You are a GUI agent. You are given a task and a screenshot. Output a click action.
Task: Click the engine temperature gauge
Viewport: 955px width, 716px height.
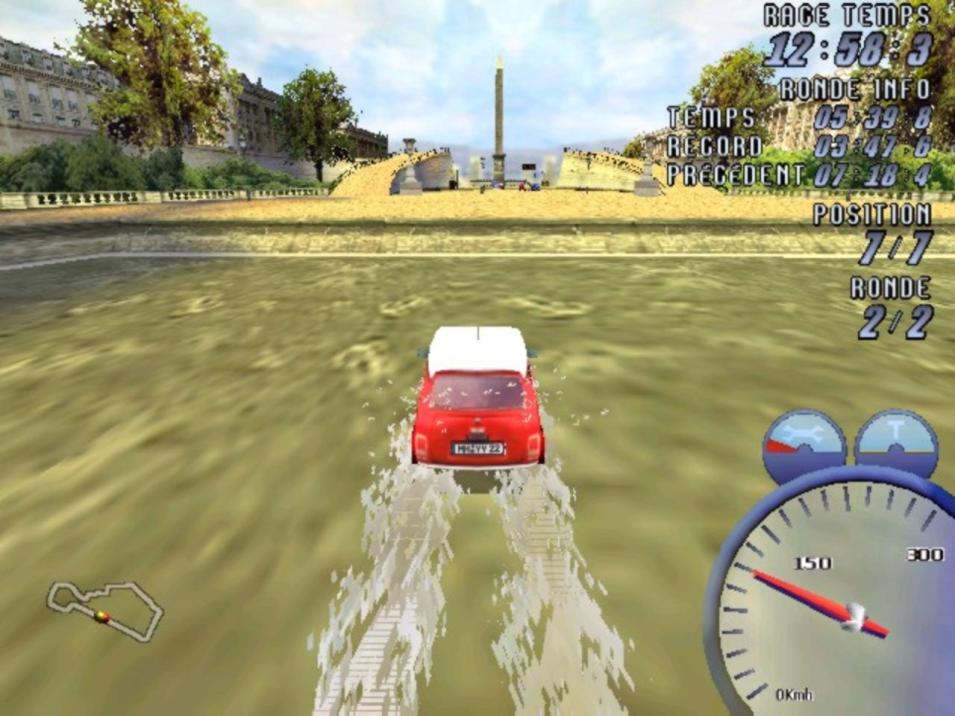coord(896,443)
